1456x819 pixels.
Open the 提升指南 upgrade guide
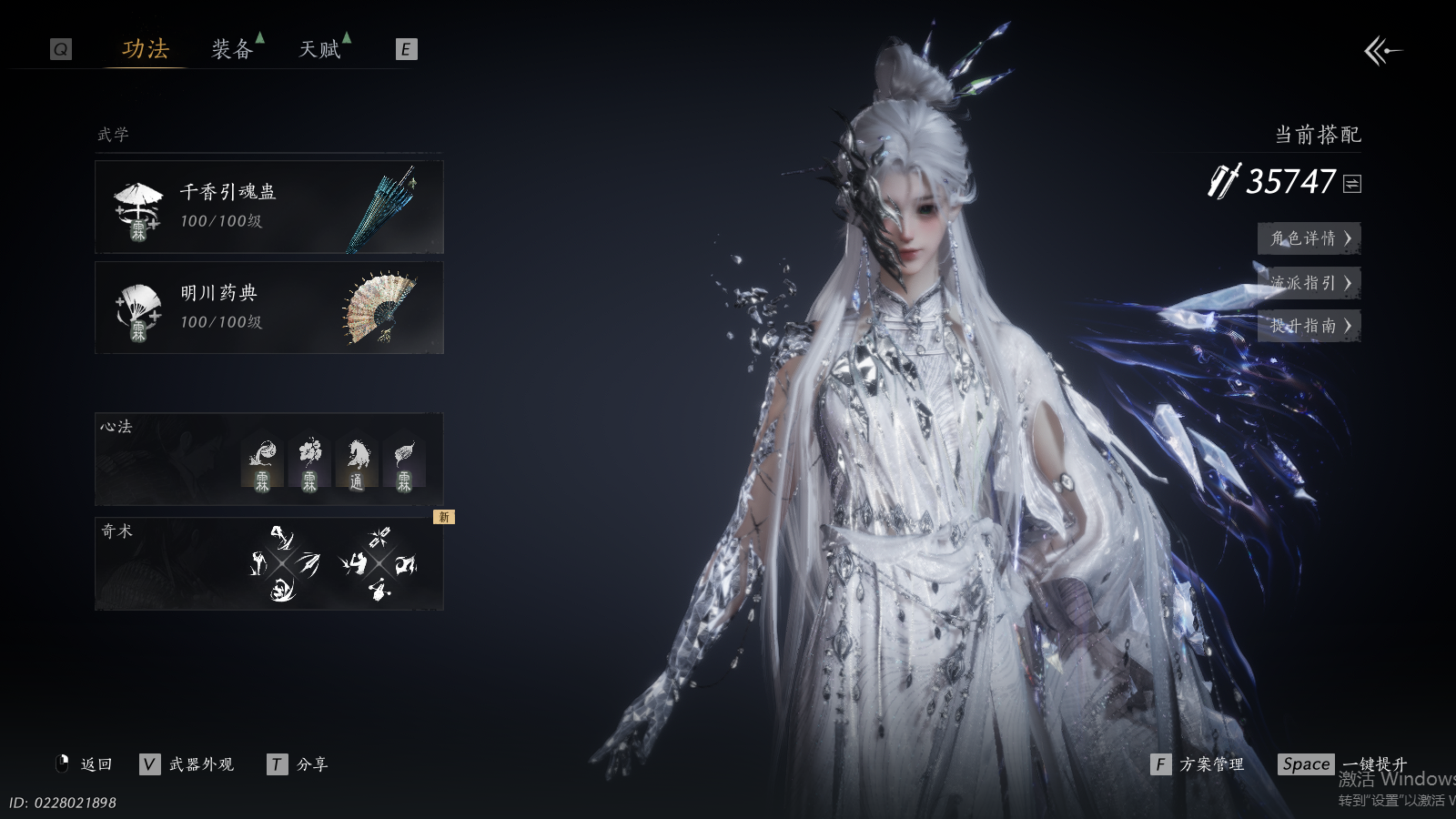coord(1309,326)
